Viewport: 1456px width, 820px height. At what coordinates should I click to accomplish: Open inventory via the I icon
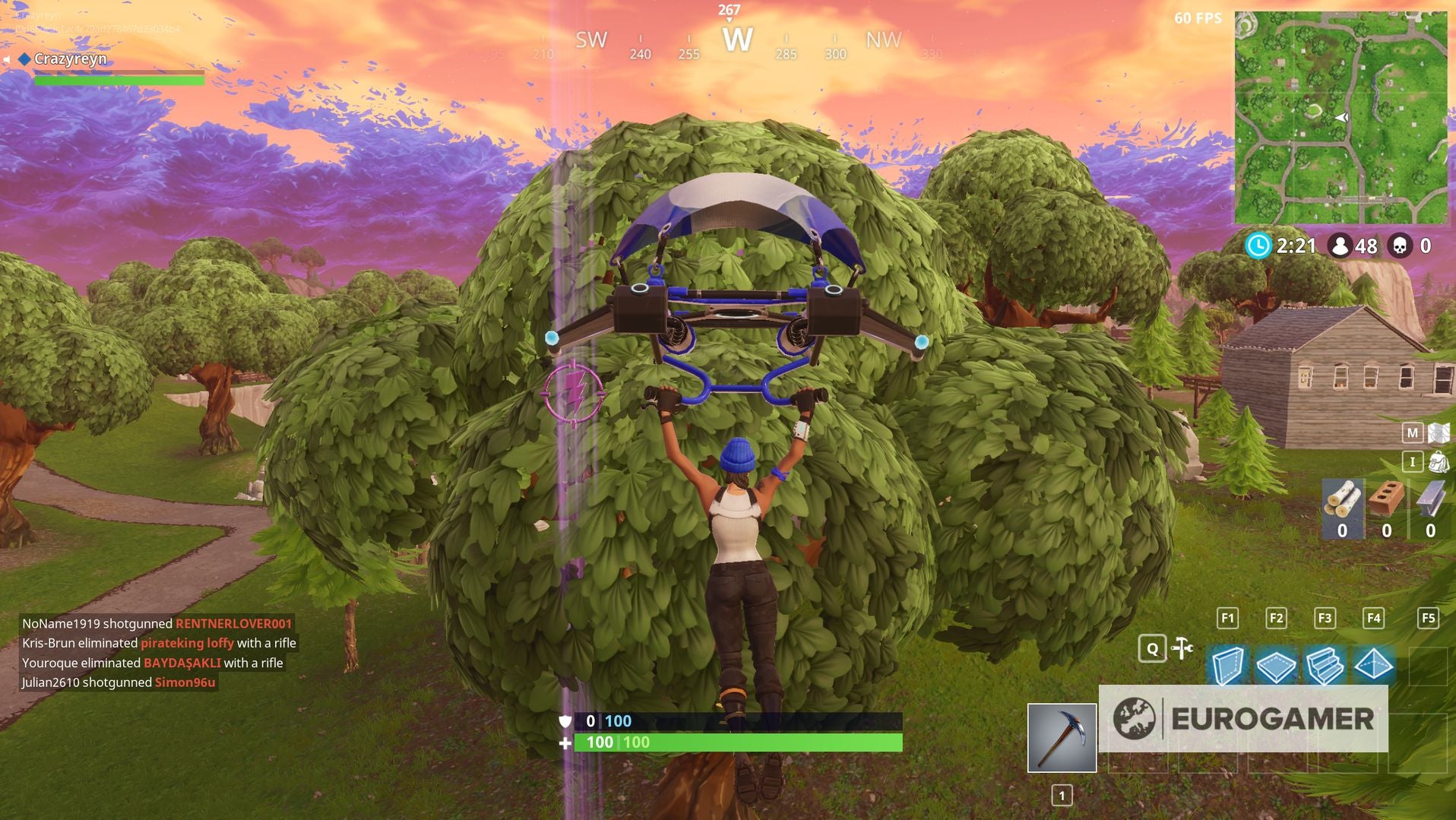coord(1411,462)
